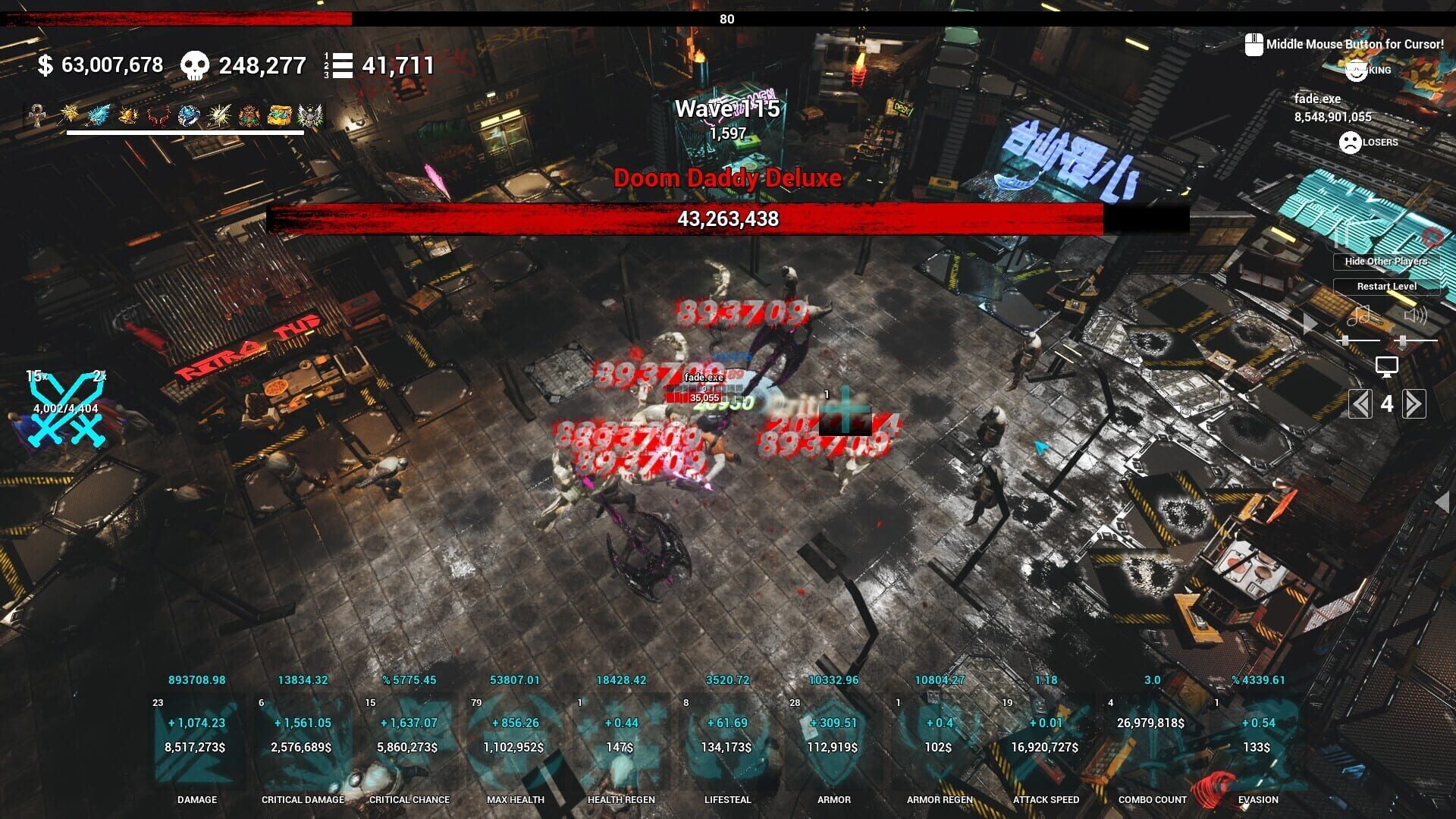Adjust the sound volume slider handle
Screen dimensions: 1456x819
(x=1403, y=340)
